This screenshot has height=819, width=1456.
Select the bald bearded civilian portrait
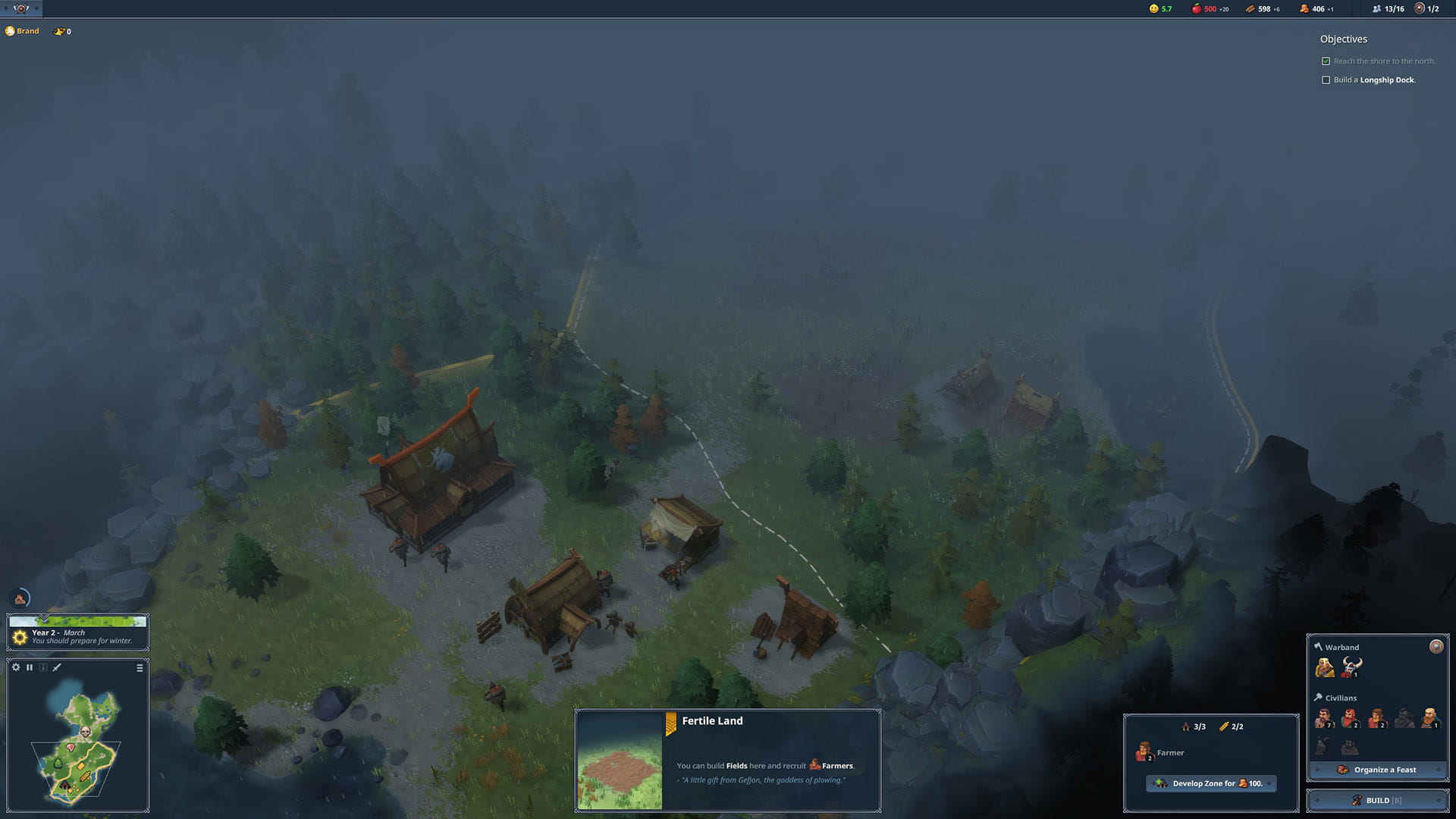[1429, 717]
